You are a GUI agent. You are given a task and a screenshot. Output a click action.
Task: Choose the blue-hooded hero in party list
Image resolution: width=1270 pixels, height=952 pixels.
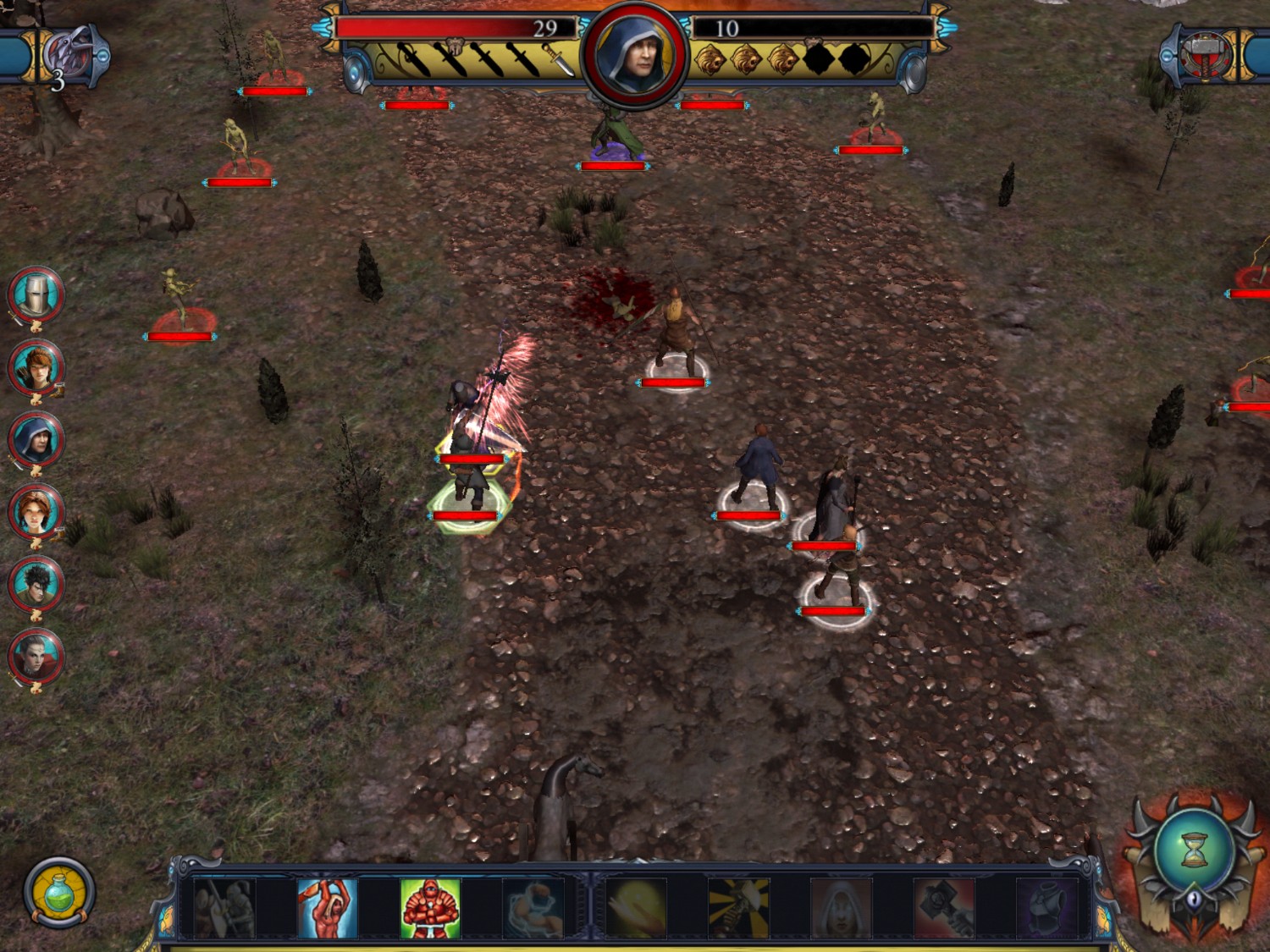36,441
